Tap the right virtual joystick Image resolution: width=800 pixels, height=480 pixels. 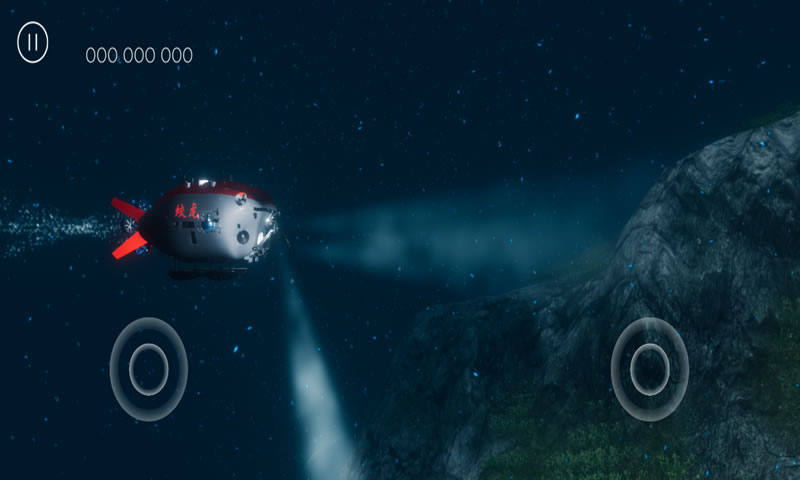click(x=650, y=368)
